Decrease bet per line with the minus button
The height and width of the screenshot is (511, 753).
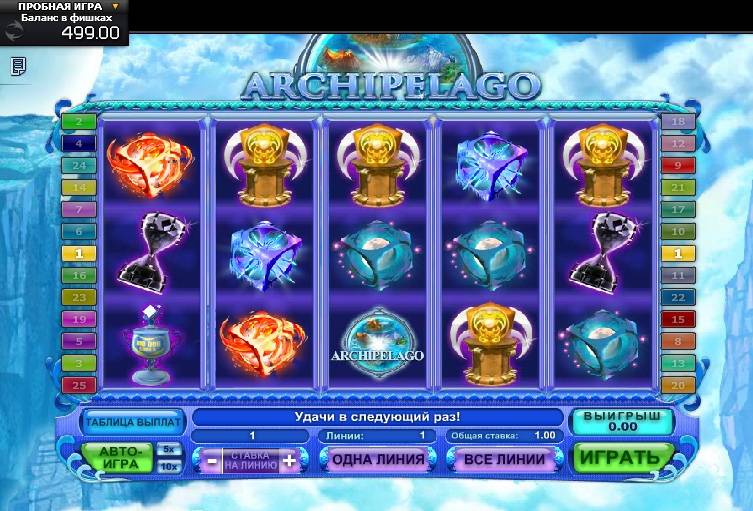tap(211, 460)
